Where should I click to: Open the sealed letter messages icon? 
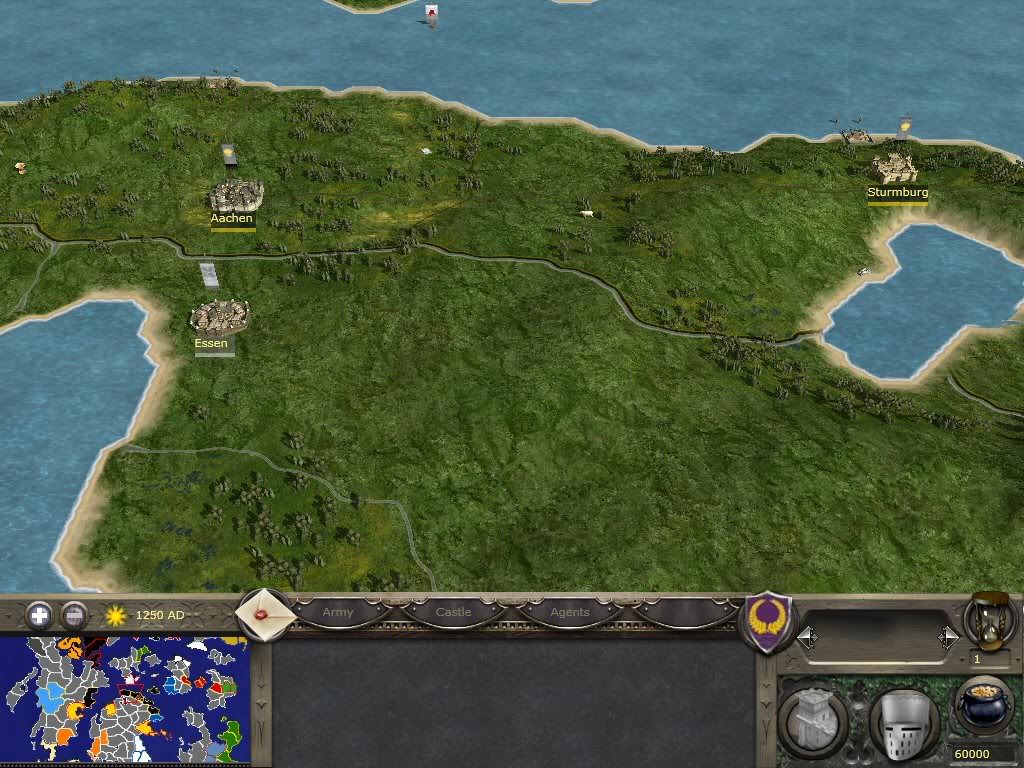click(266, 614)
